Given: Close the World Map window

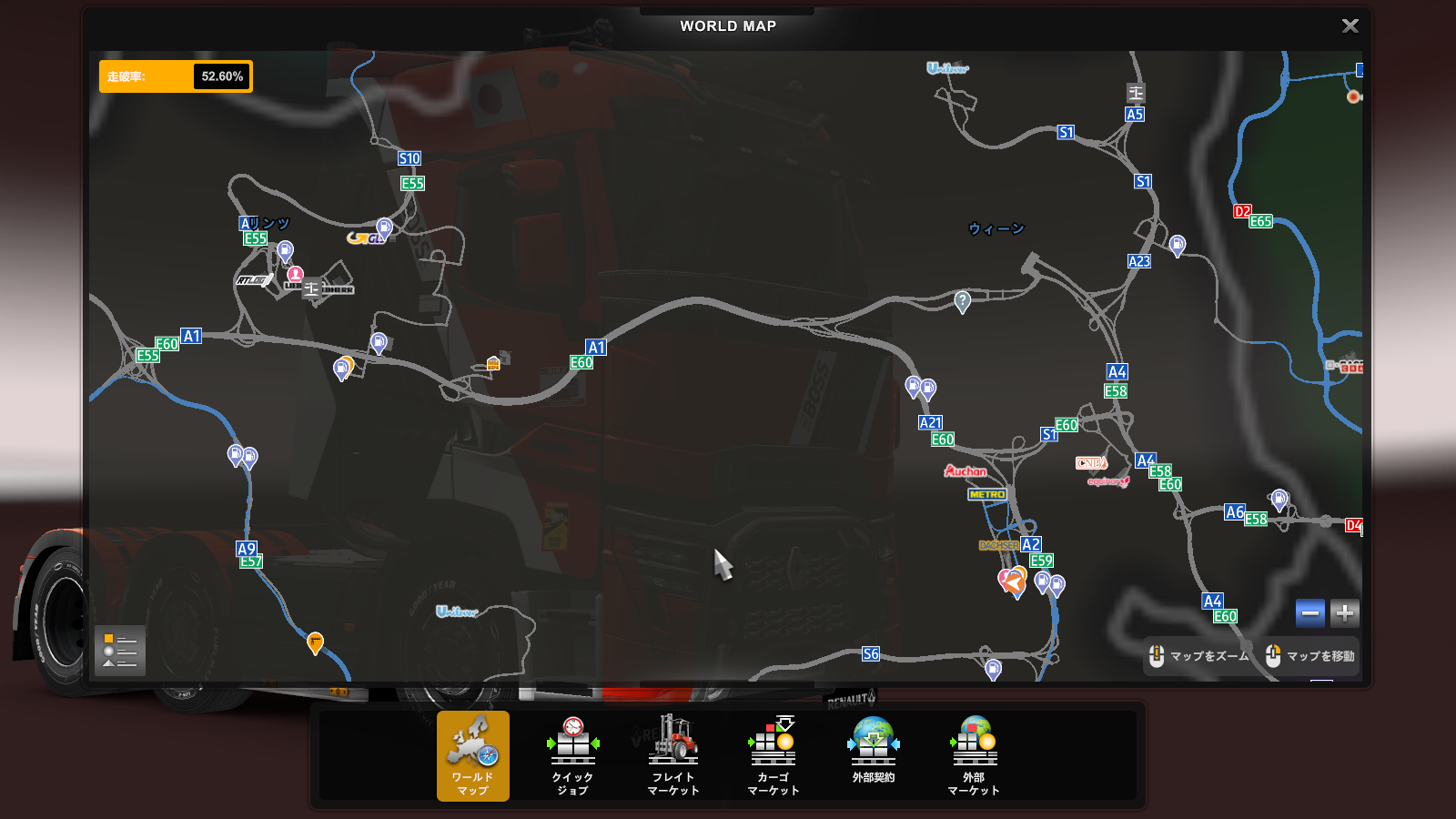Looking at the screenshot, I should point(1350,26).
